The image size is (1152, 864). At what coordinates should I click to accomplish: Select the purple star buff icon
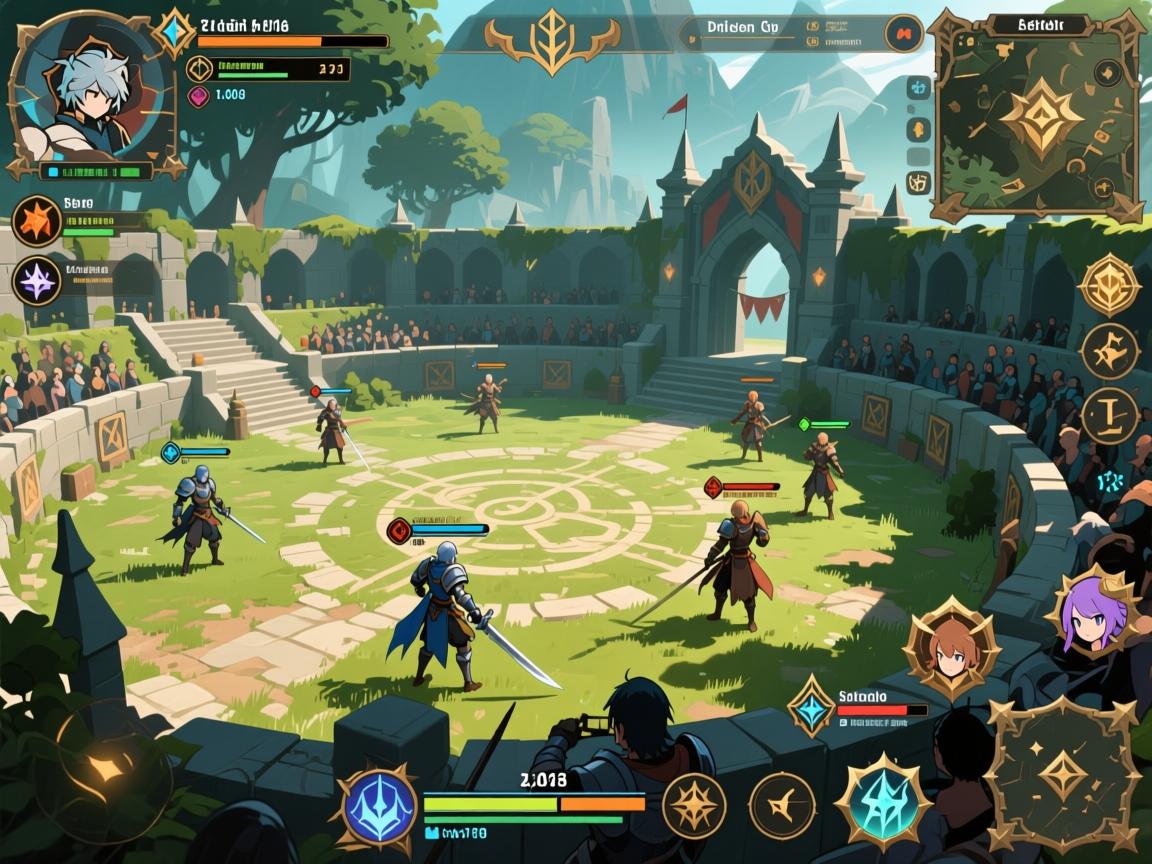(x=37, y=280)
